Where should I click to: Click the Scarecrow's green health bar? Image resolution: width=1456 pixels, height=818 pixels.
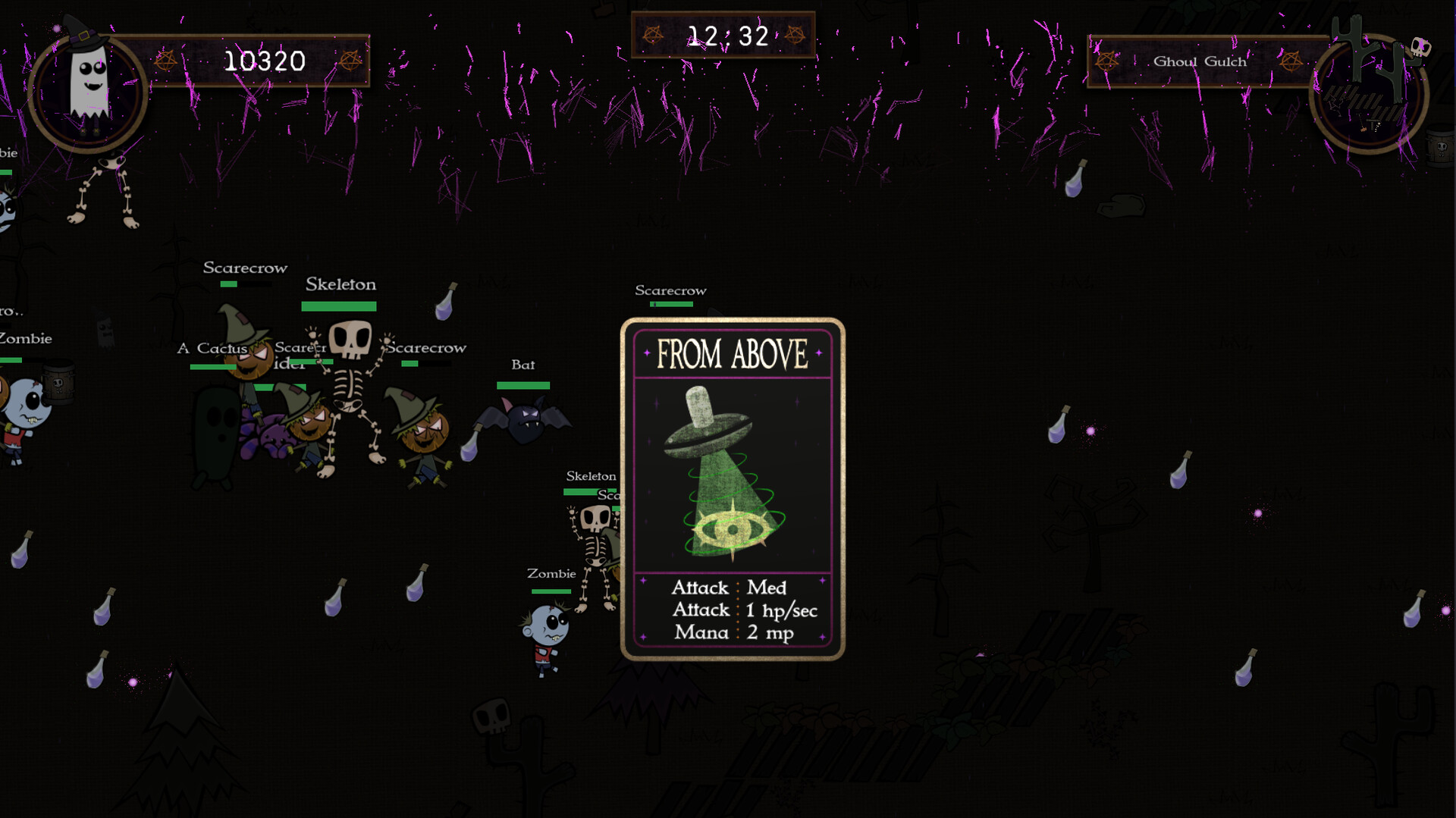pyautogui.click(x=229, y=284)
